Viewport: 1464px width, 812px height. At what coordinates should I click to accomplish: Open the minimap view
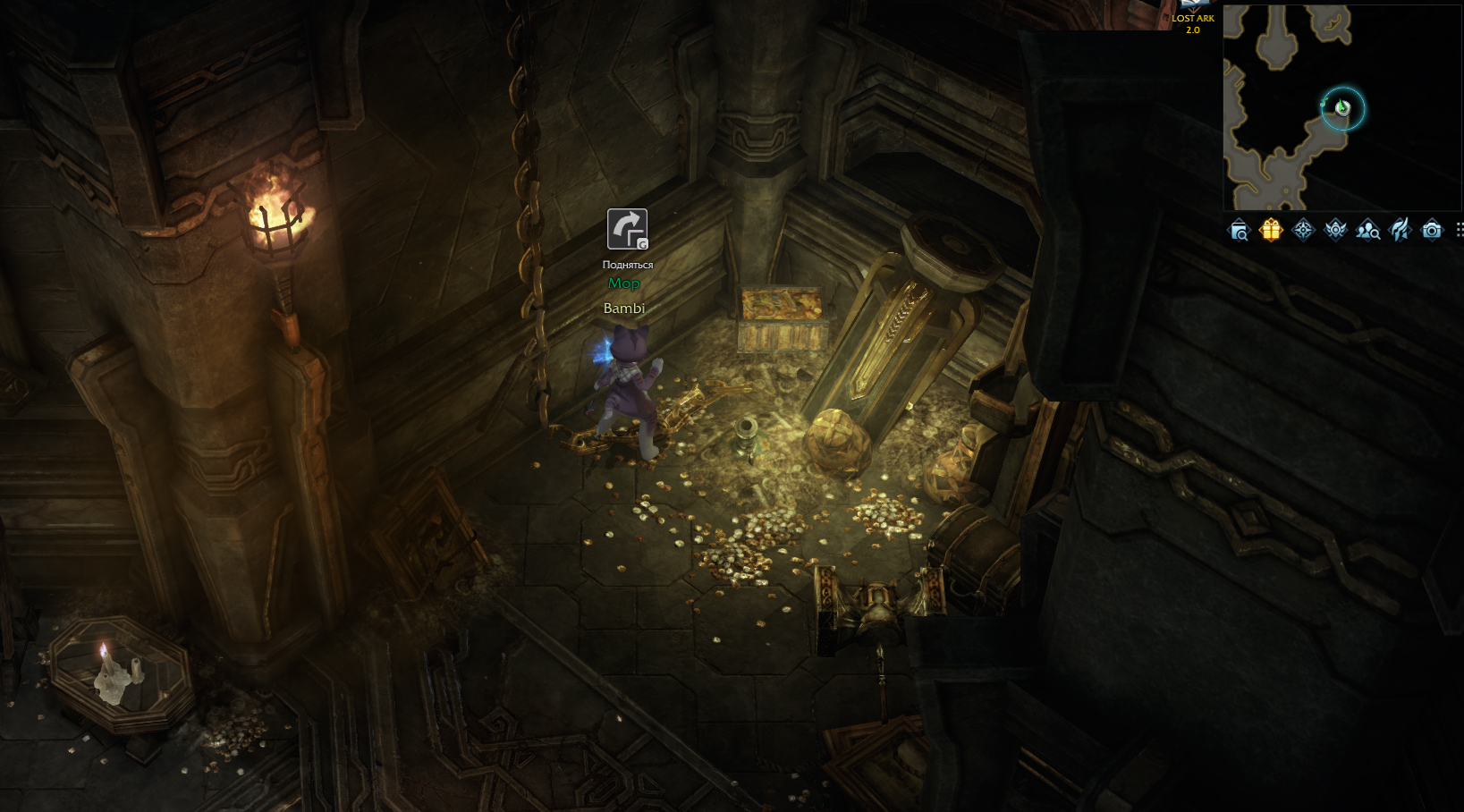(x=1341, y=107)
